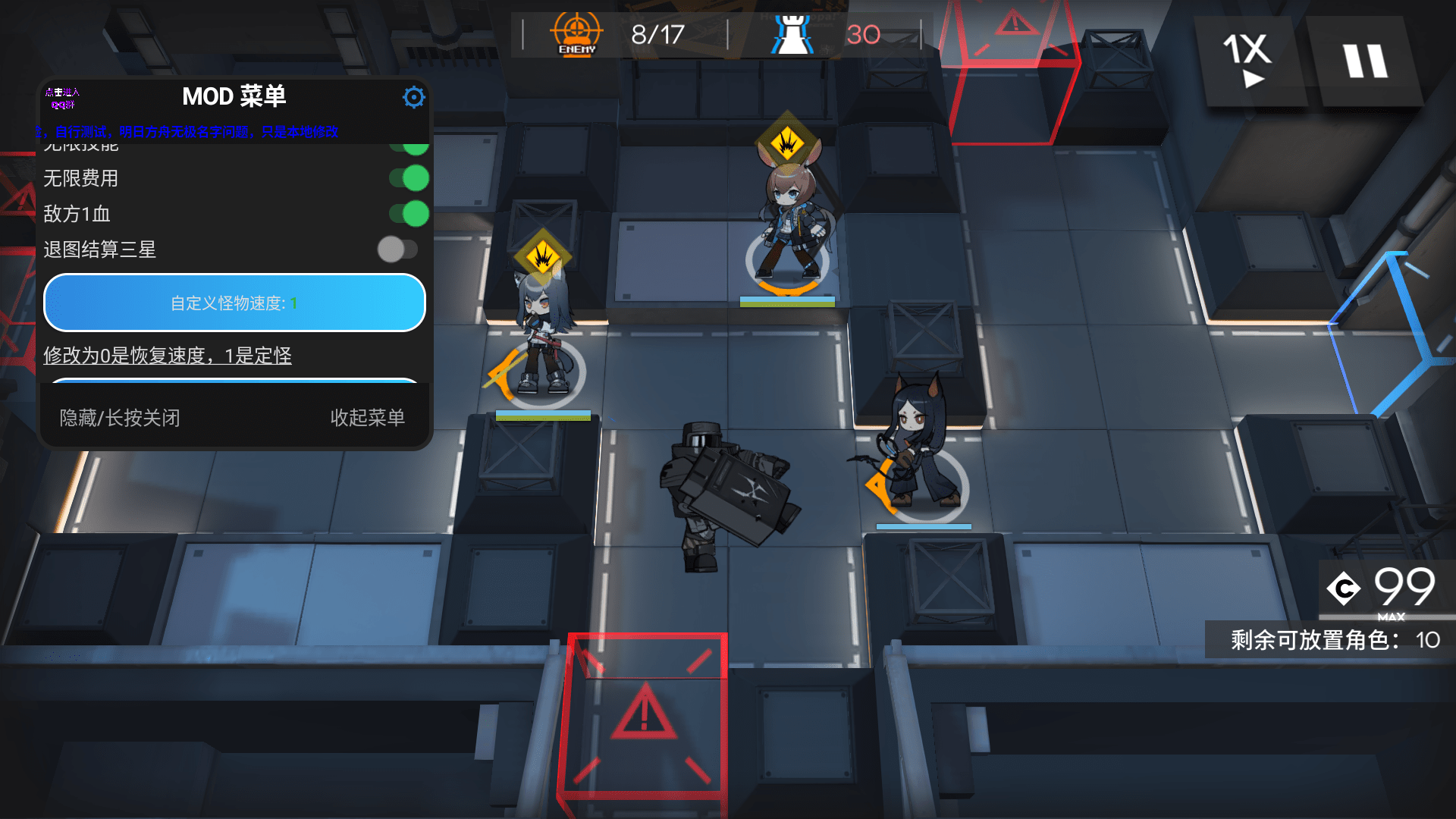Collapse the menu via 收起菜单

(x=369, y=418)
